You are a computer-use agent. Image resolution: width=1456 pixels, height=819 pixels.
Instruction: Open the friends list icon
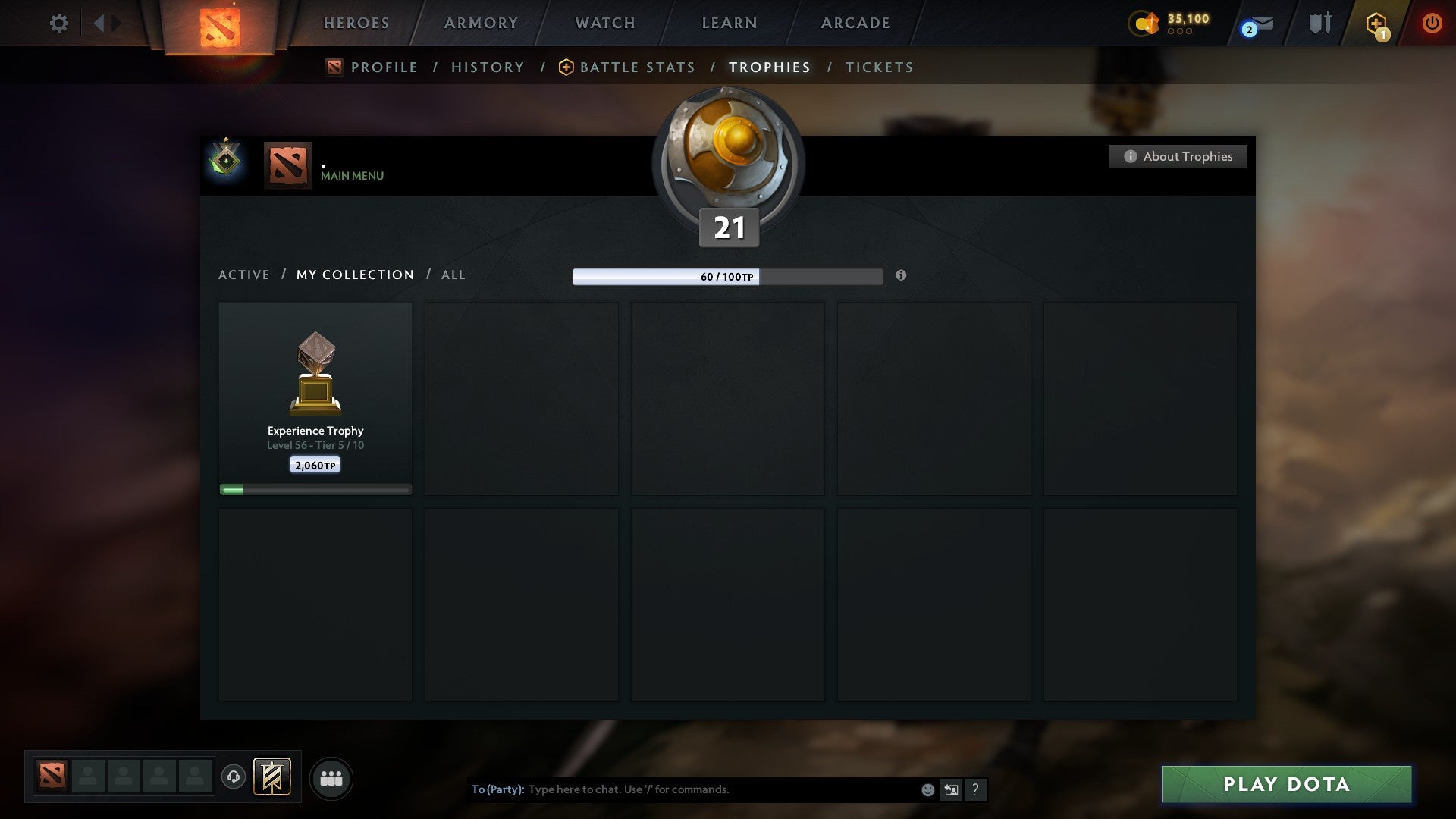coord(331,778)
